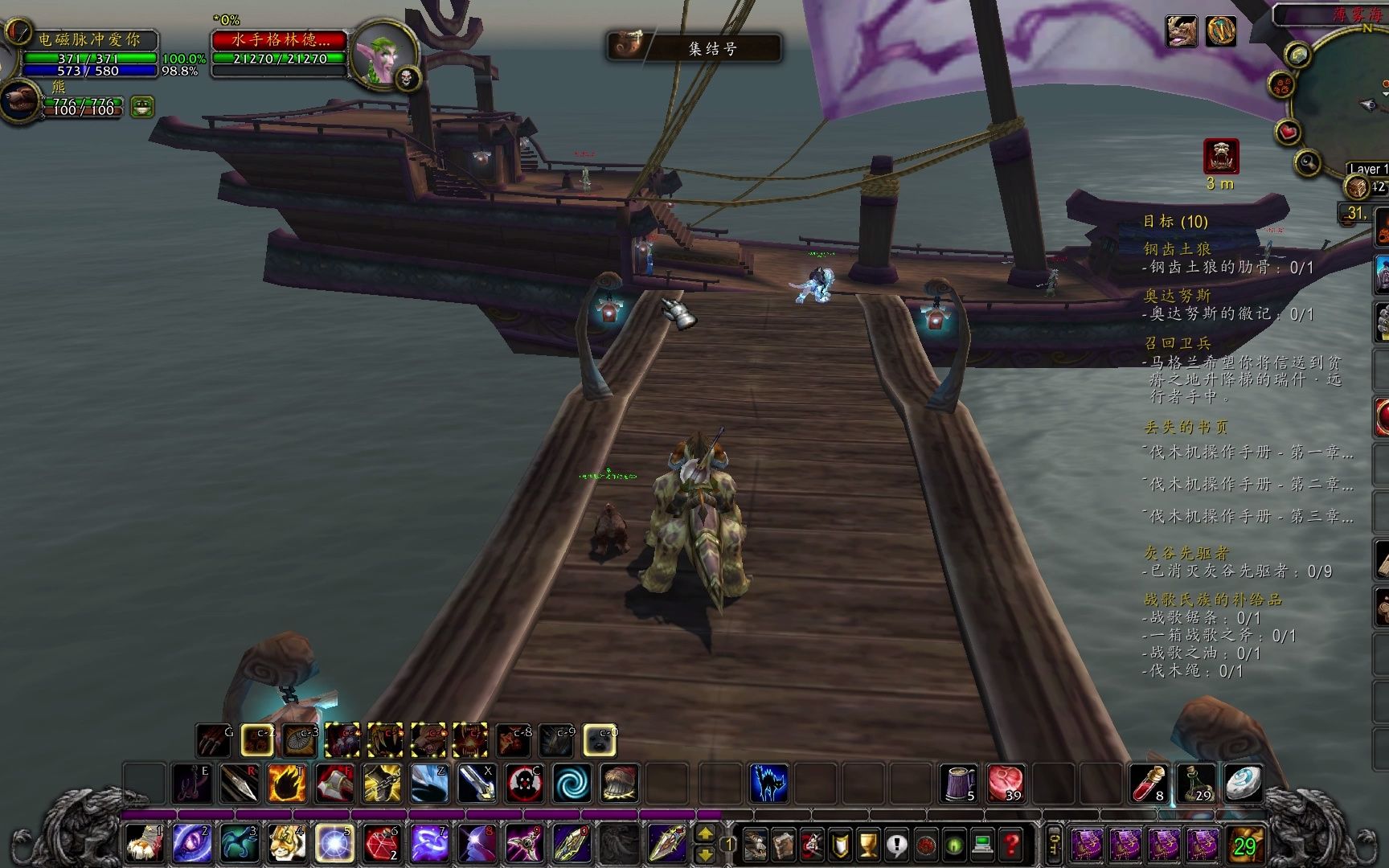This screenshot has width=1389, height=868.
Task: Eat the raw meat food stack
Action: pos(1005,783)
